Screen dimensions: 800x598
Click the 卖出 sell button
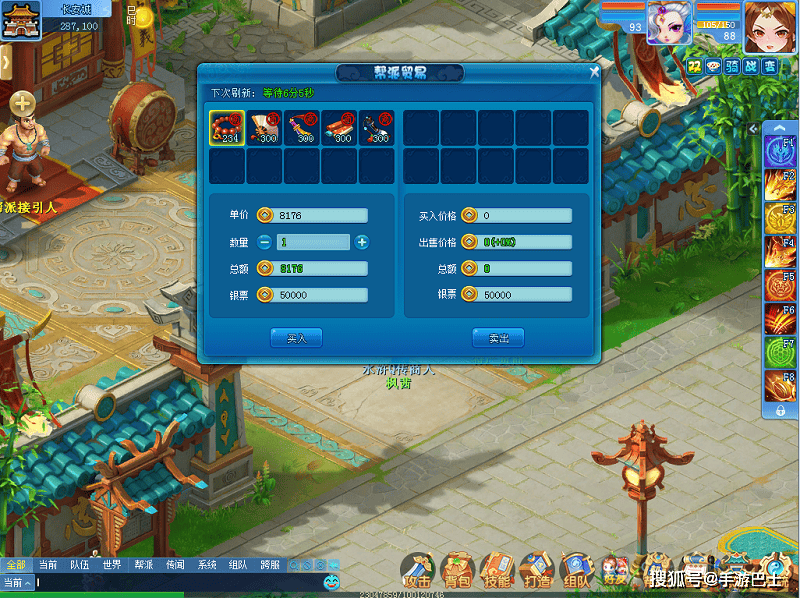pyautogui.click(x=498, y=338)
